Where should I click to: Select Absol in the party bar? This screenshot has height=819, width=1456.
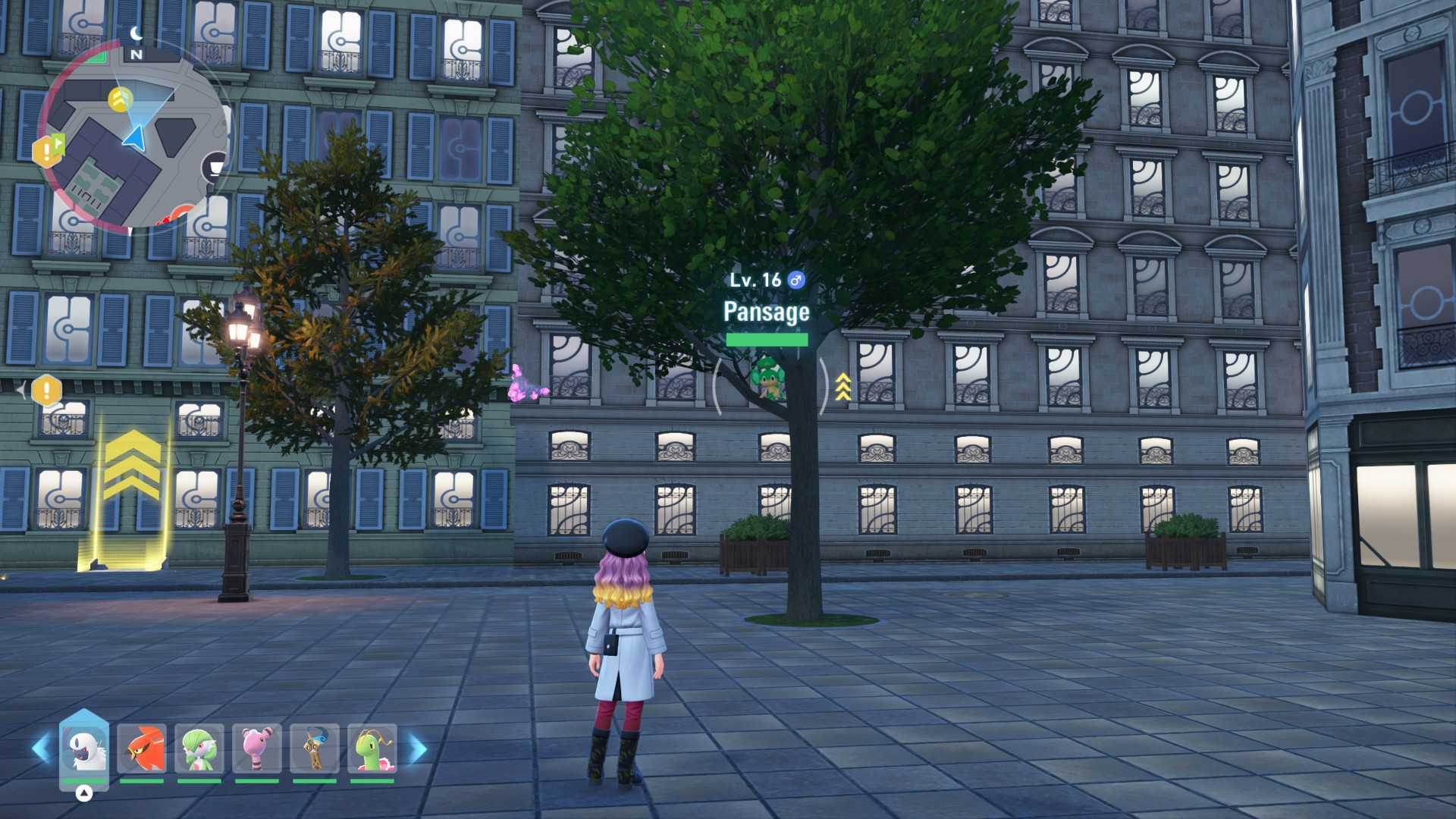[83, 748]
